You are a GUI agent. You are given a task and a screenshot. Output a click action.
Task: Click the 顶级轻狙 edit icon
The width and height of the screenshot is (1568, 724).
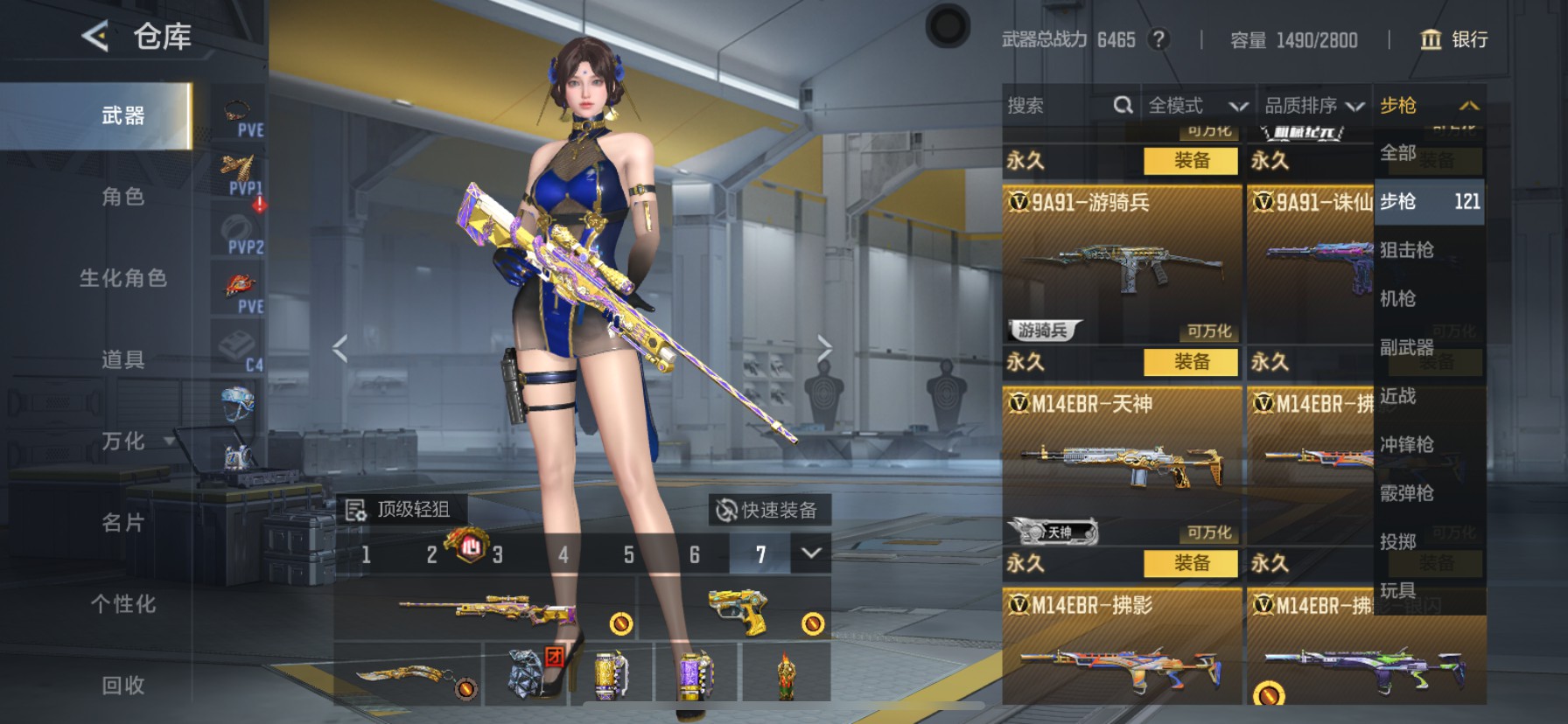pos(357,508)
